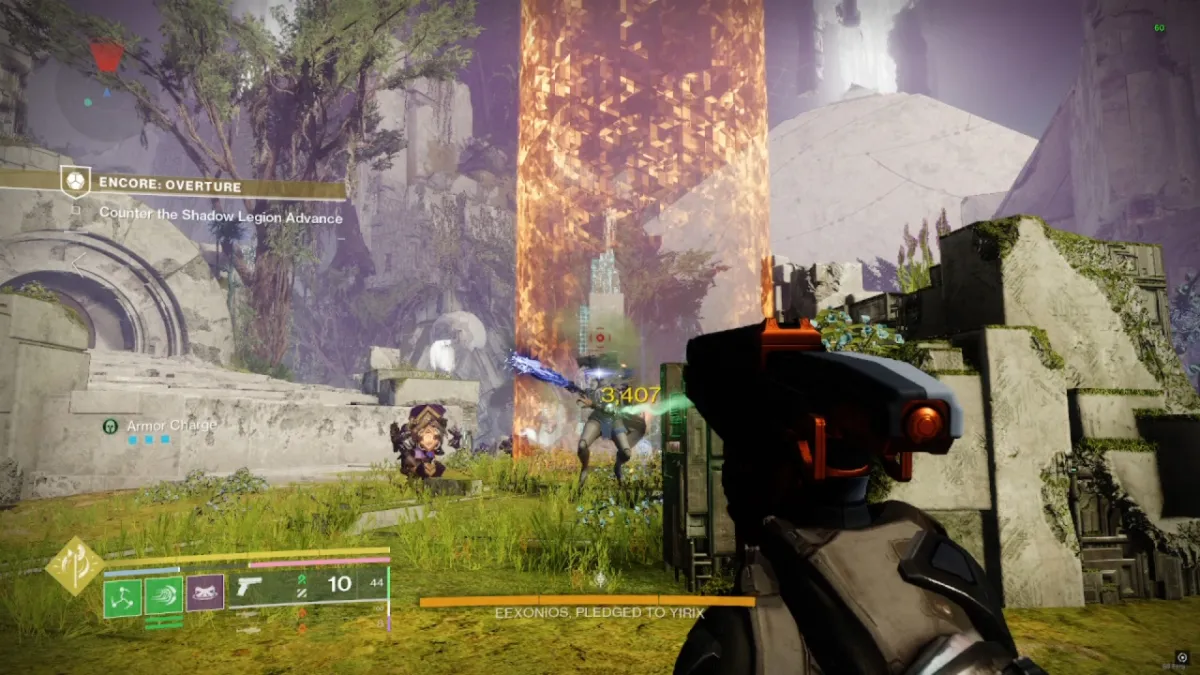Activate the green grenade ability icon
Image resolution: width=1200 pixels, height=675 pixels.
[123, 595]
